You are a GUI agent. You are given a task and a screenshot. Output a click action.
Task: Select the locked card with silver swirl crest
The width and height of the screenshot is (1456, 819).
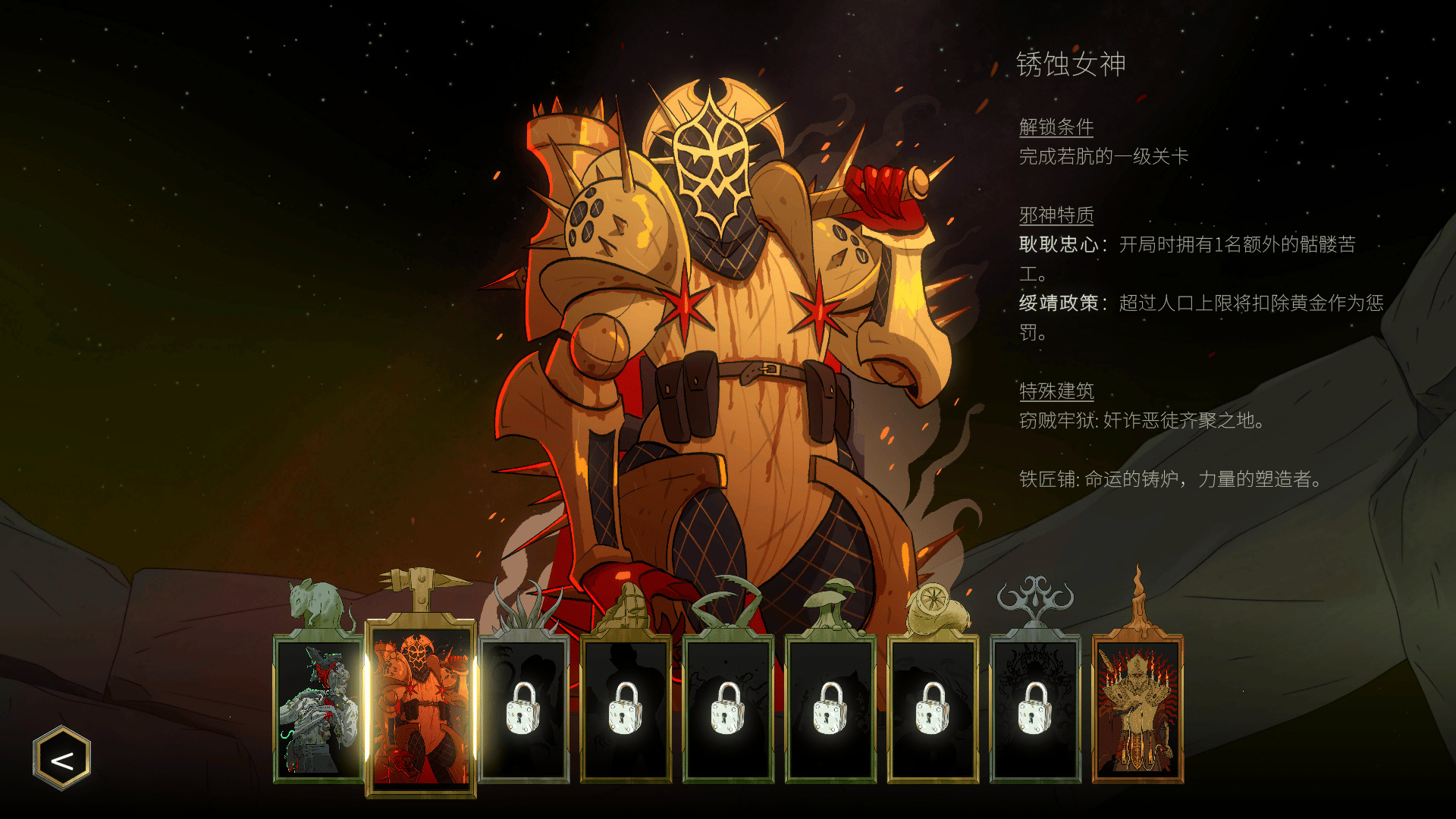(1035, 709)
